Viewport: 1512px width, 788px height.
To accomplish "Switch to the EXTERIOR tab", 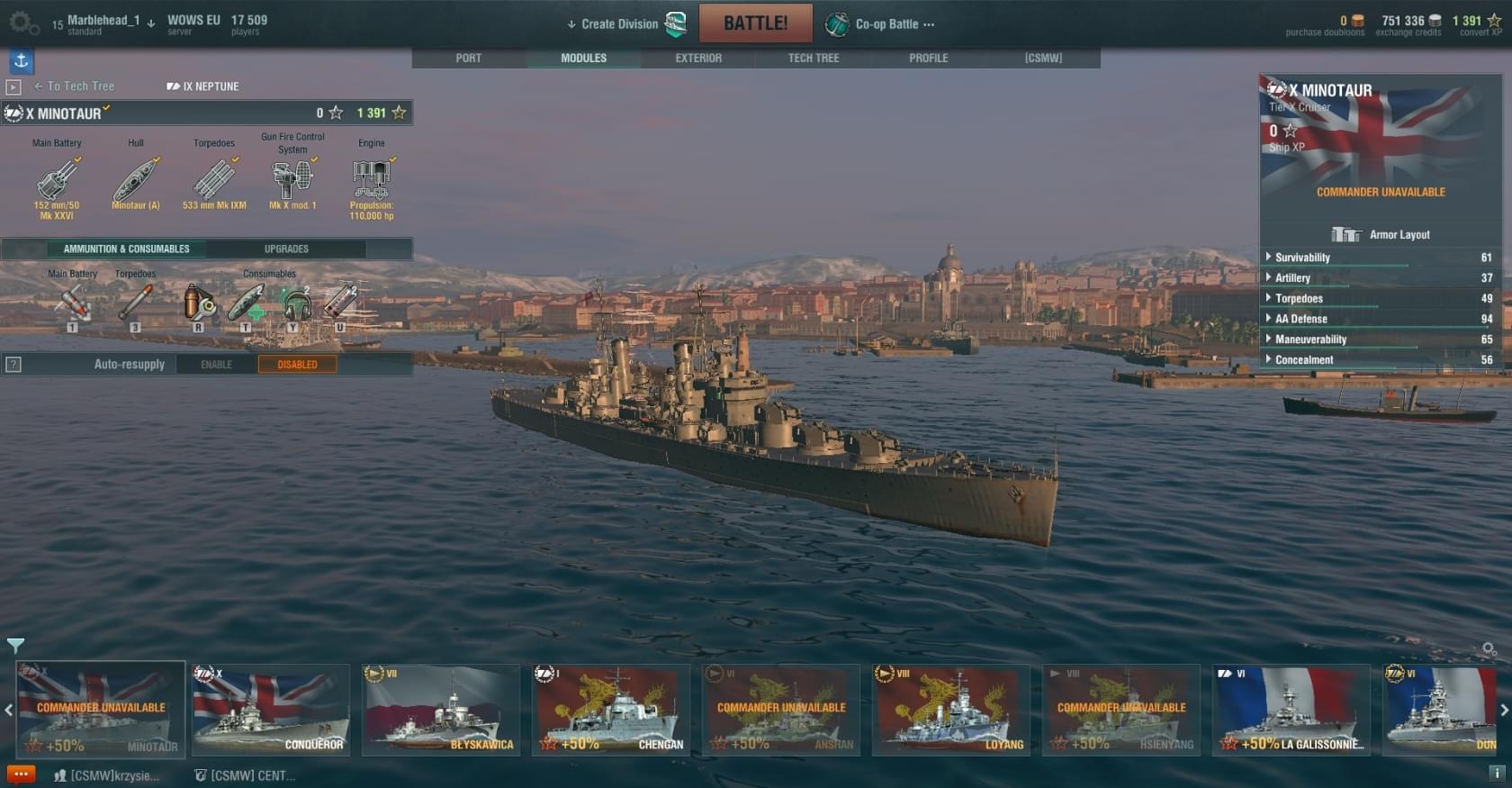I will point(698,59).
